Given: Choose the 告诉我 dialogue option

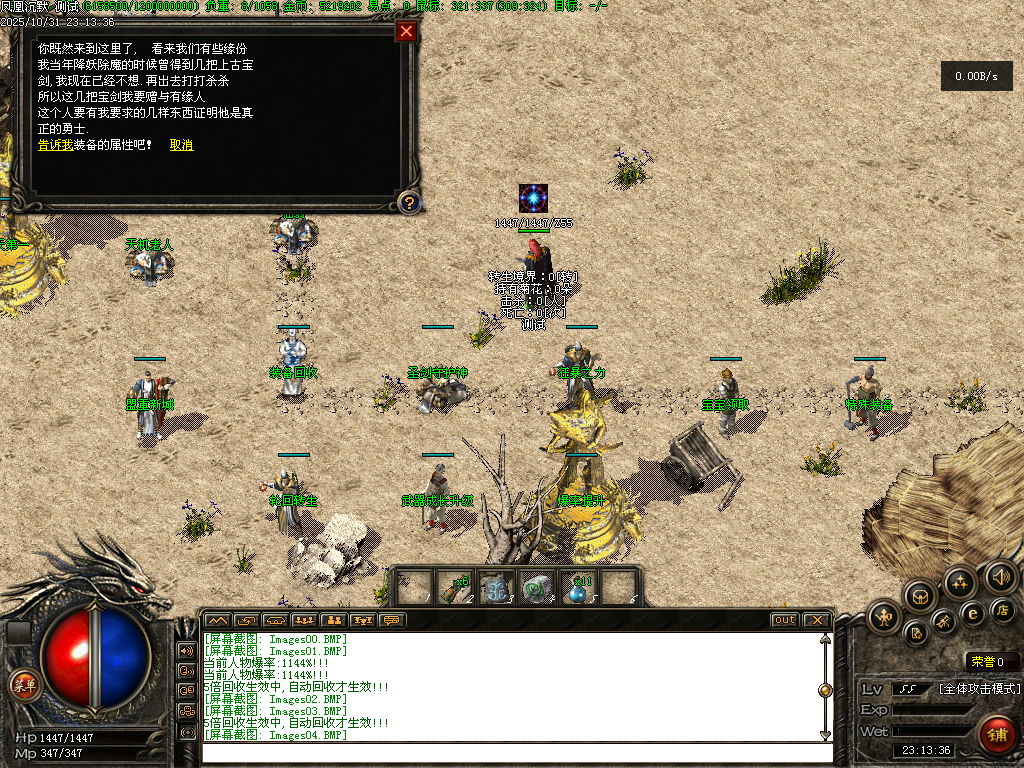Looking at the screenshot, I should pos(55,145).
